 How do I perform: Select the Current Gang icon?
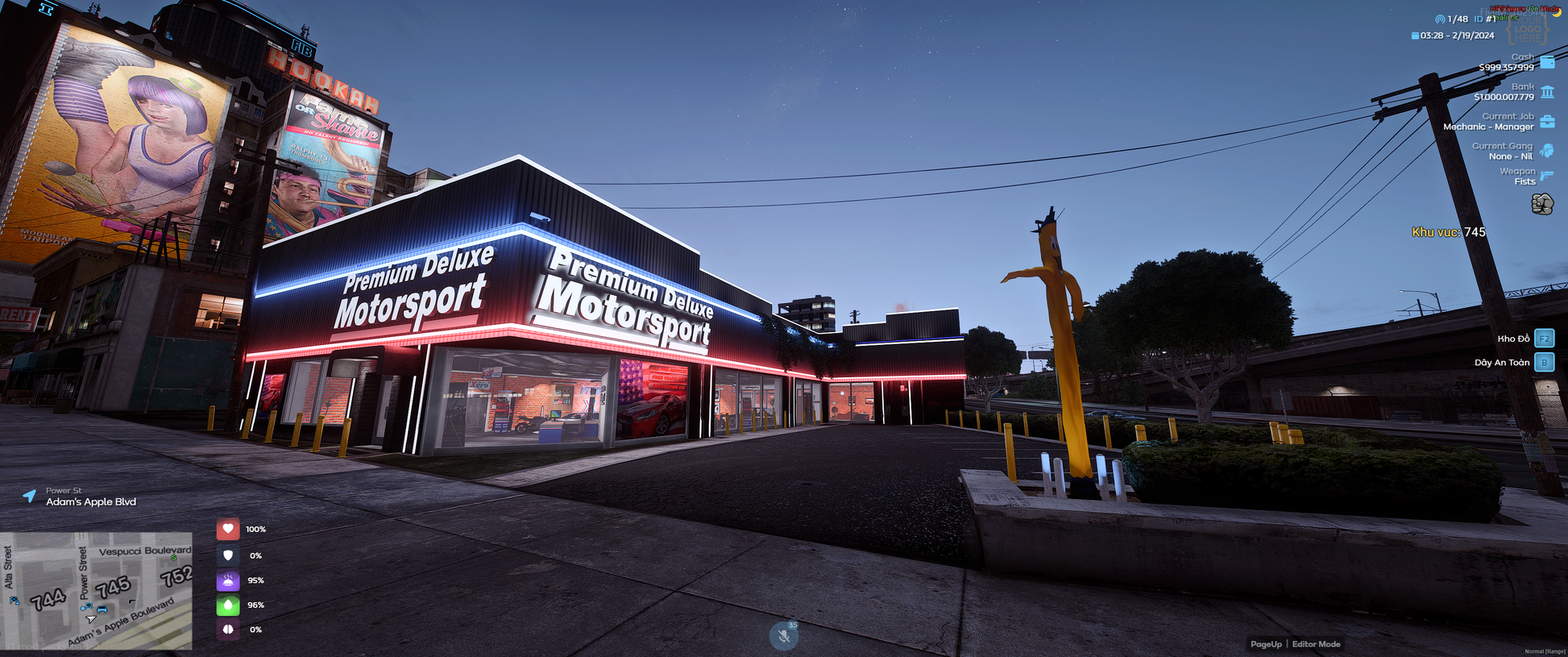(x=1547, y=151)
